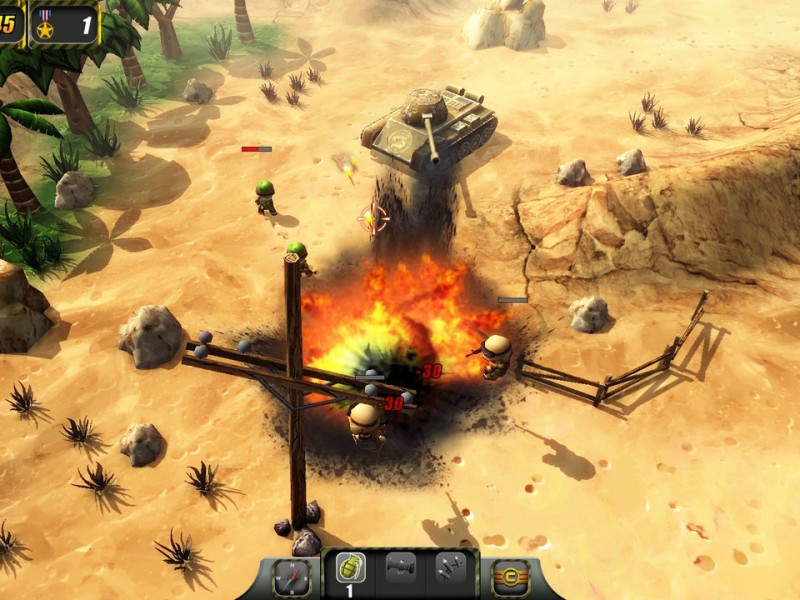The image size is (800, 600).
Task: Open the compass map button
Action: 291,577
